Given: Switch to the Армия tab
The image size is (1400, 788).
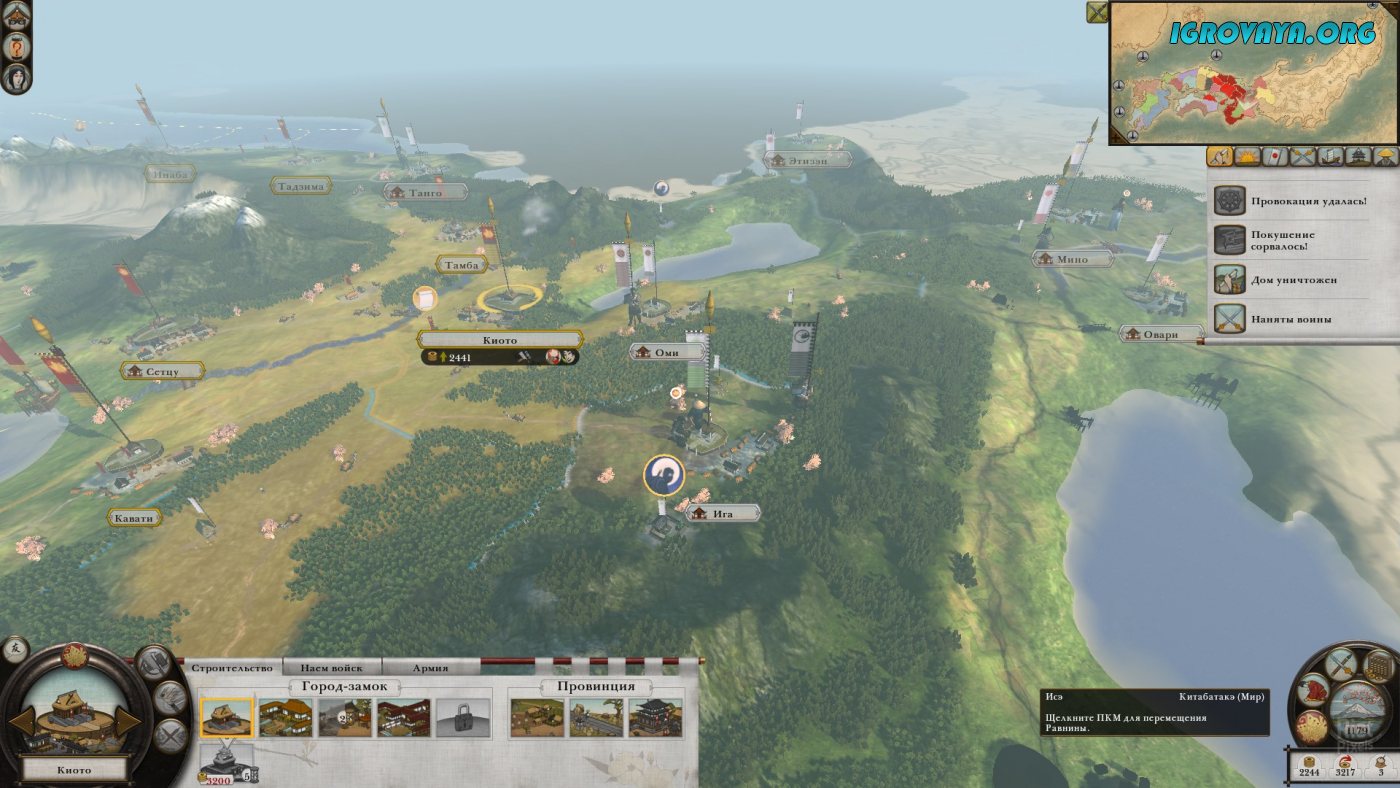Looking at the screenshot, I should 430,667.
